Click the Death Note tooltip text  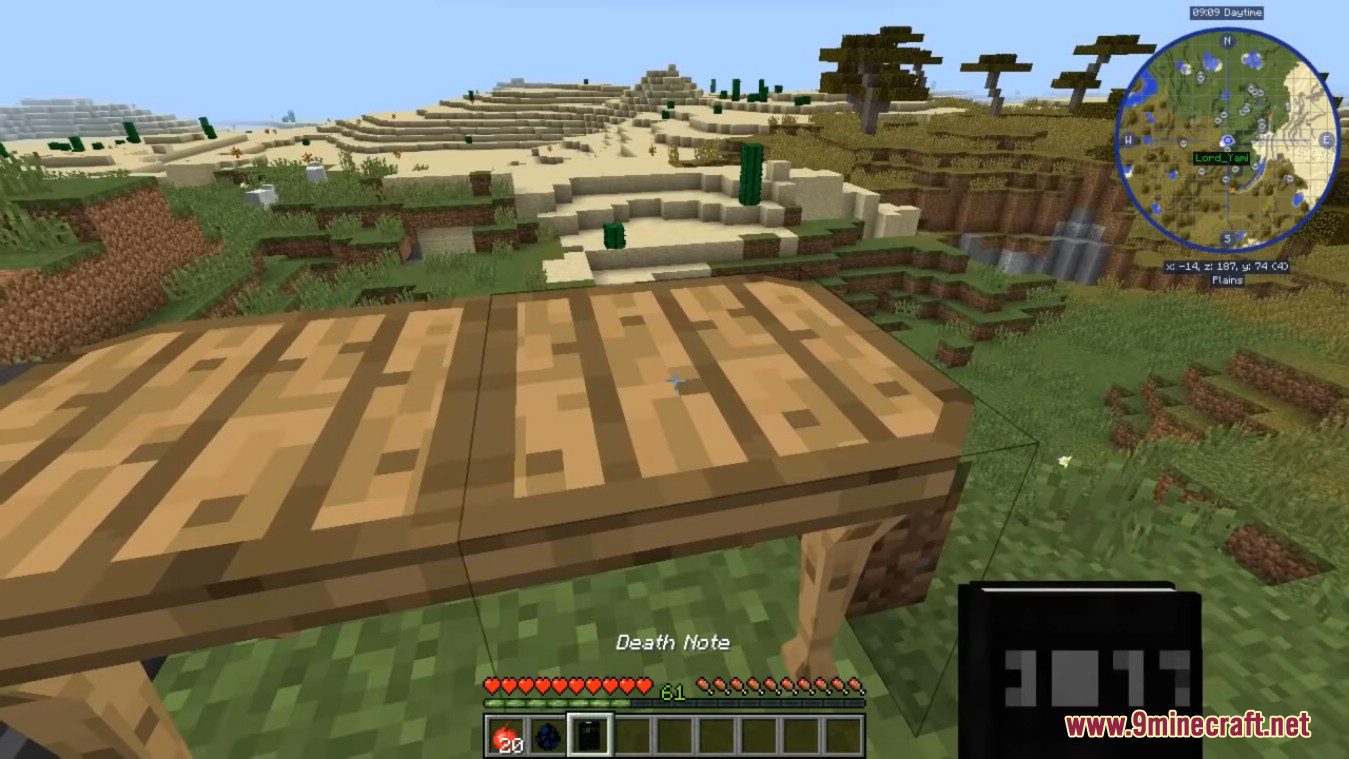click(x=673, y=641)
